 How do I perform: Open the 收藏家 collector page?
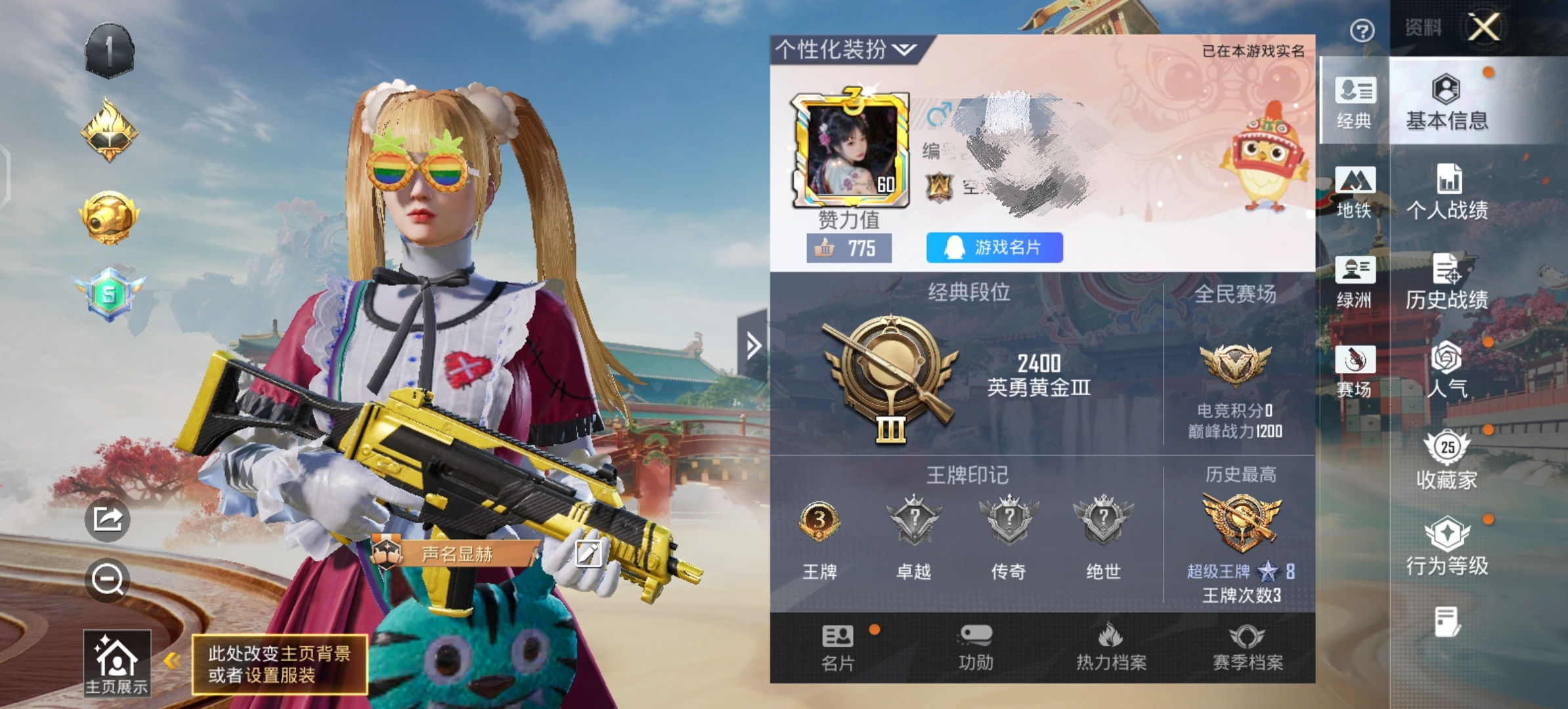1447,460
